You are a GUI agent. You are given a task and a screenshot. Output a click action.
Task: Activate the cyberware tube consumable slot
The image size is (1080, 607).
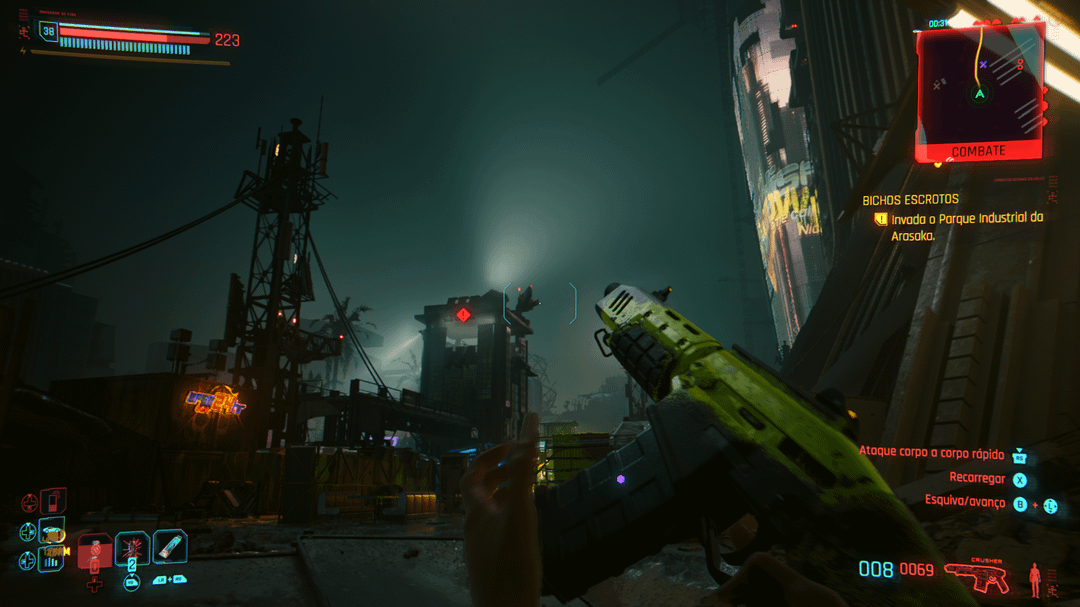point(170,546)
